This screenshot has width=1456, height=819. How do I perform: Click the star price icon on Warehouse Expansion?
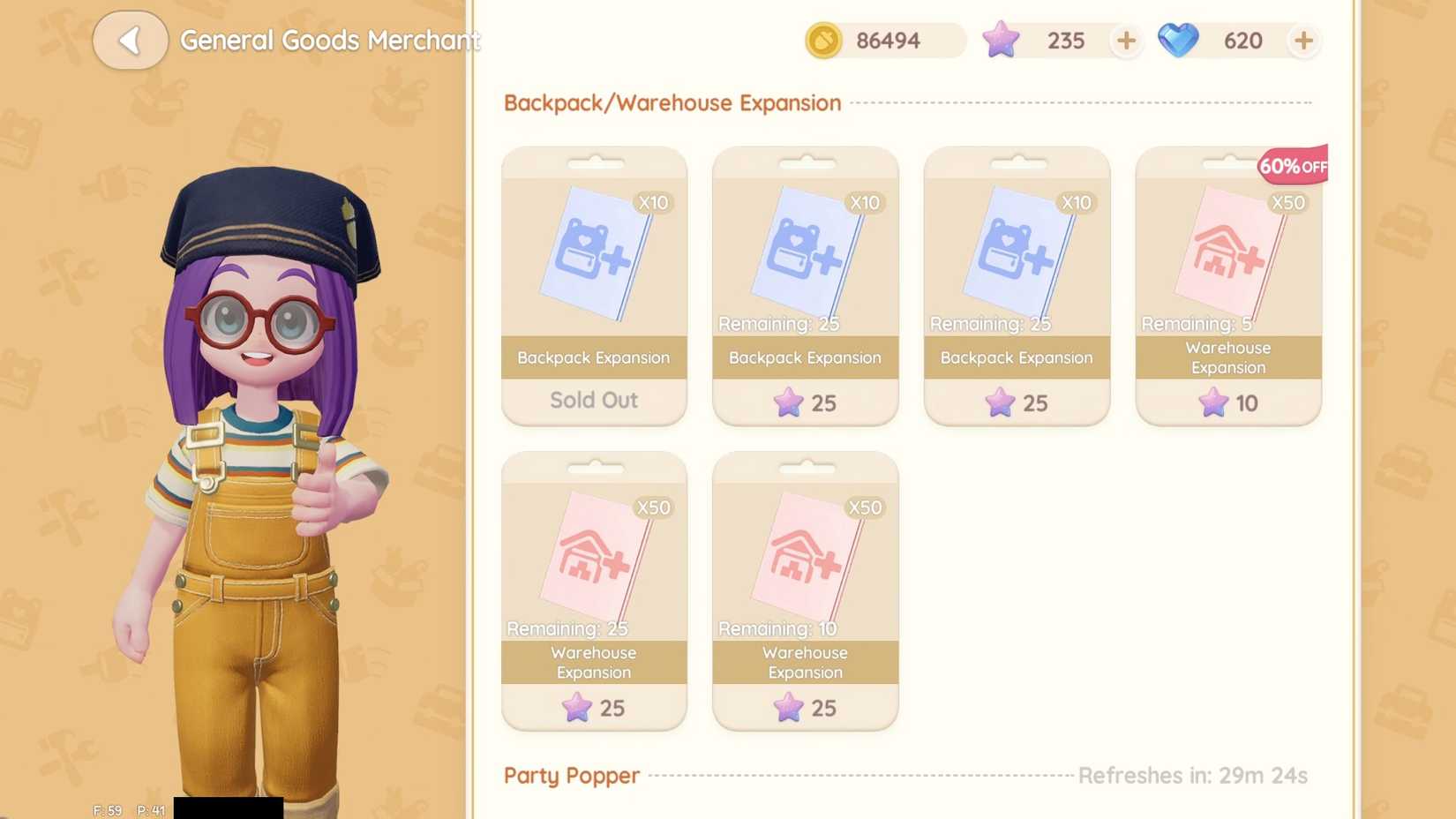point(1213,403)
